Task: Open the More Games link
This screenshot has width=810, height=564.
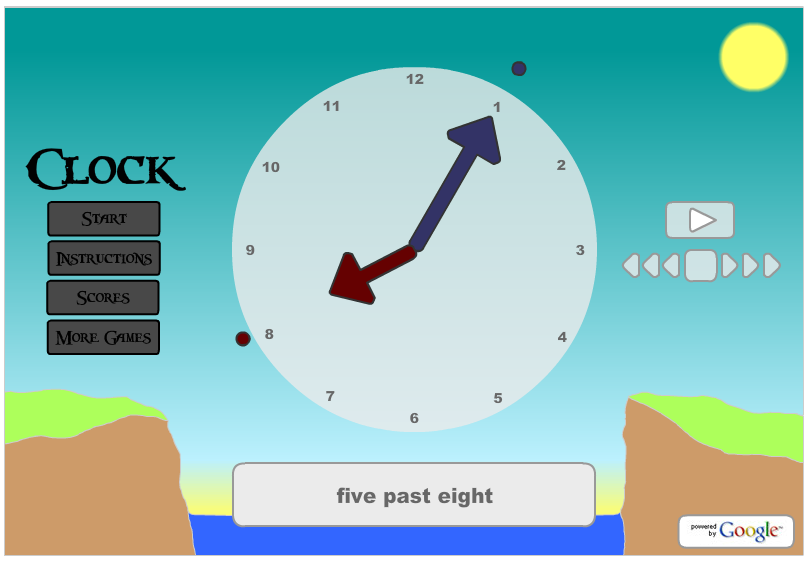Action: point(103,337)
